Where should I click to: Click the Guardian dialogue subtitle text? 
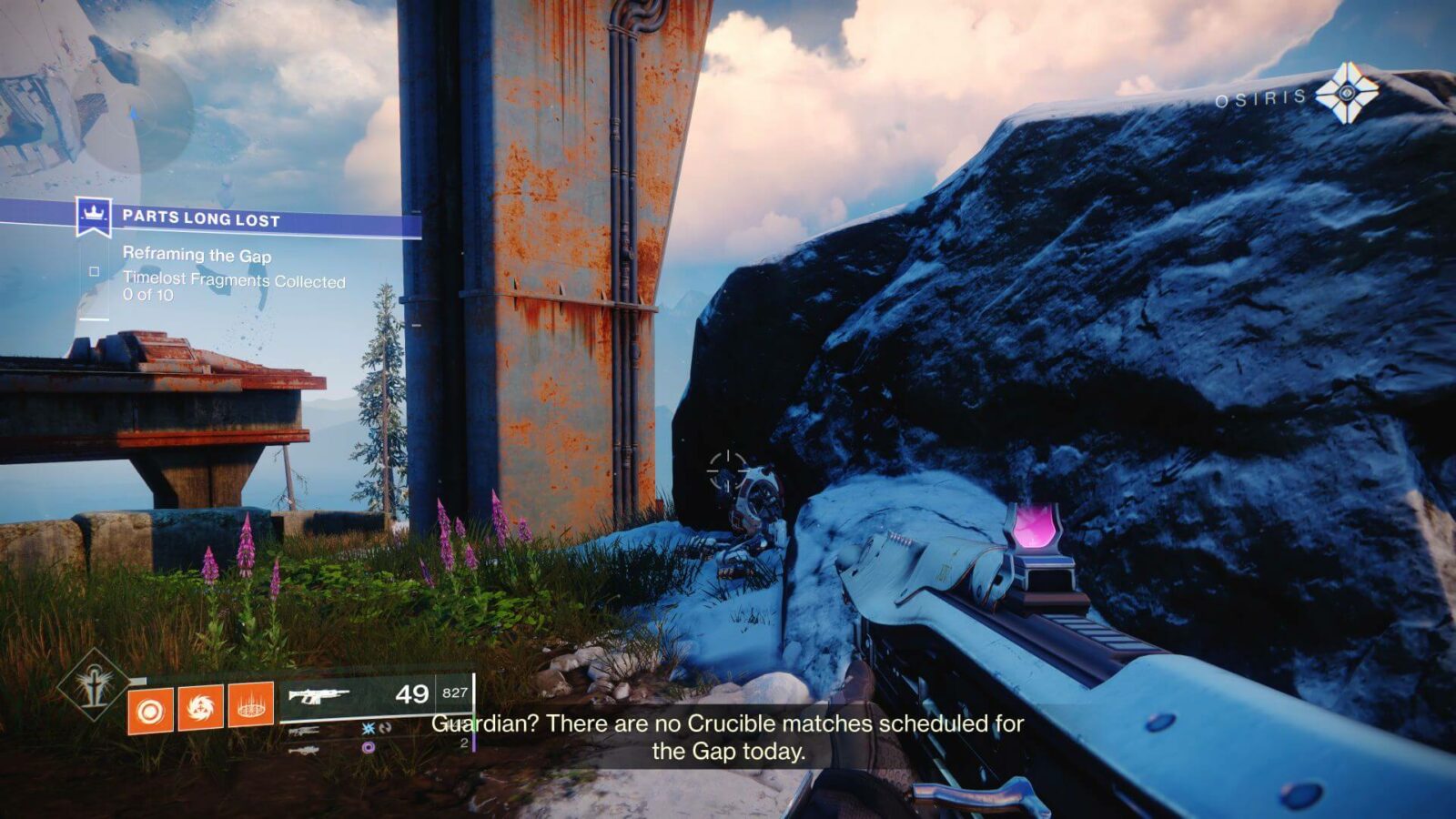click(x=726, y=737)
